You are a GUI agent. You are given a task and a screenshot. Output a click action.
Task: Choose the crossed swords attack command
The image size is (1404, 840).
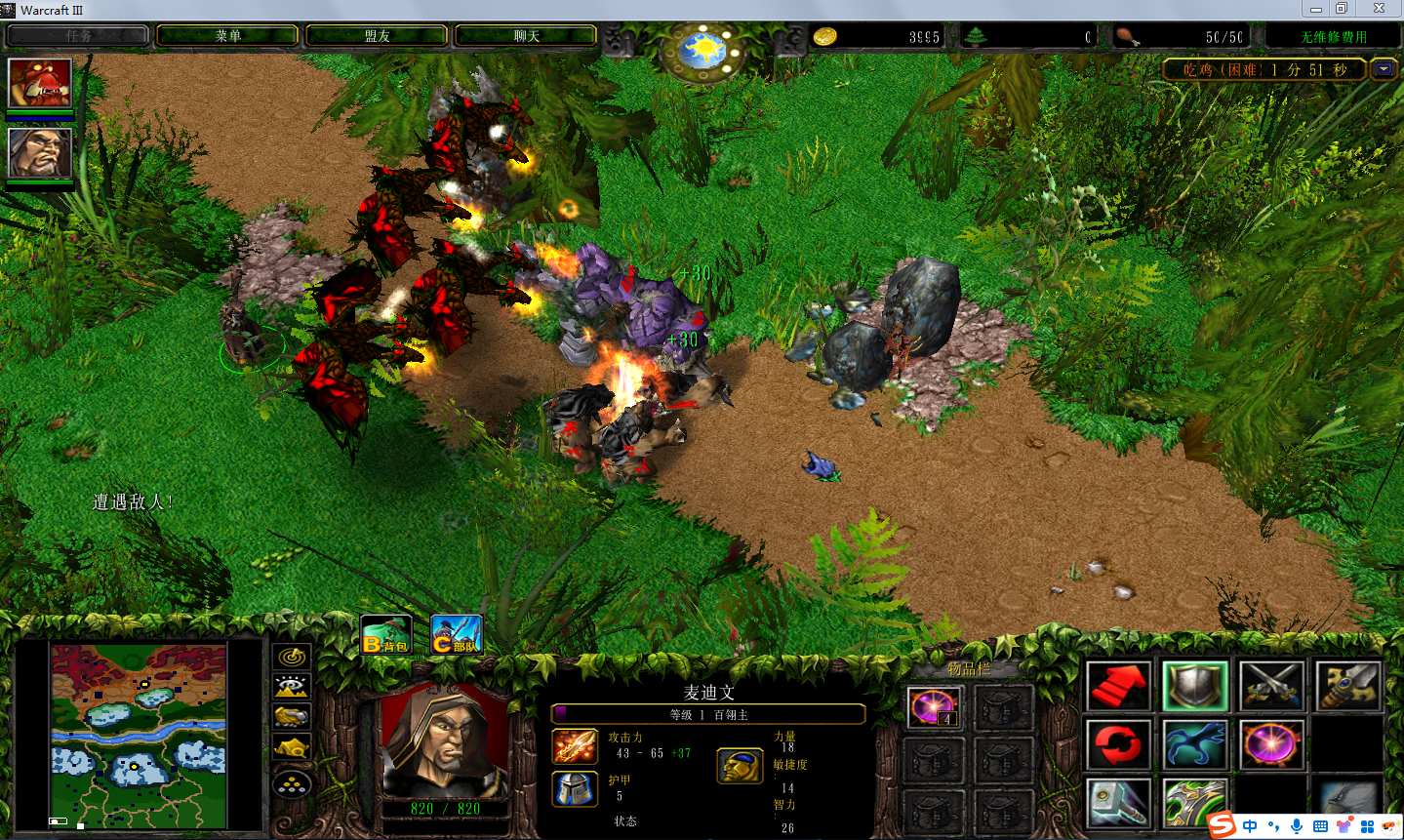click(x=1272, y=686)
